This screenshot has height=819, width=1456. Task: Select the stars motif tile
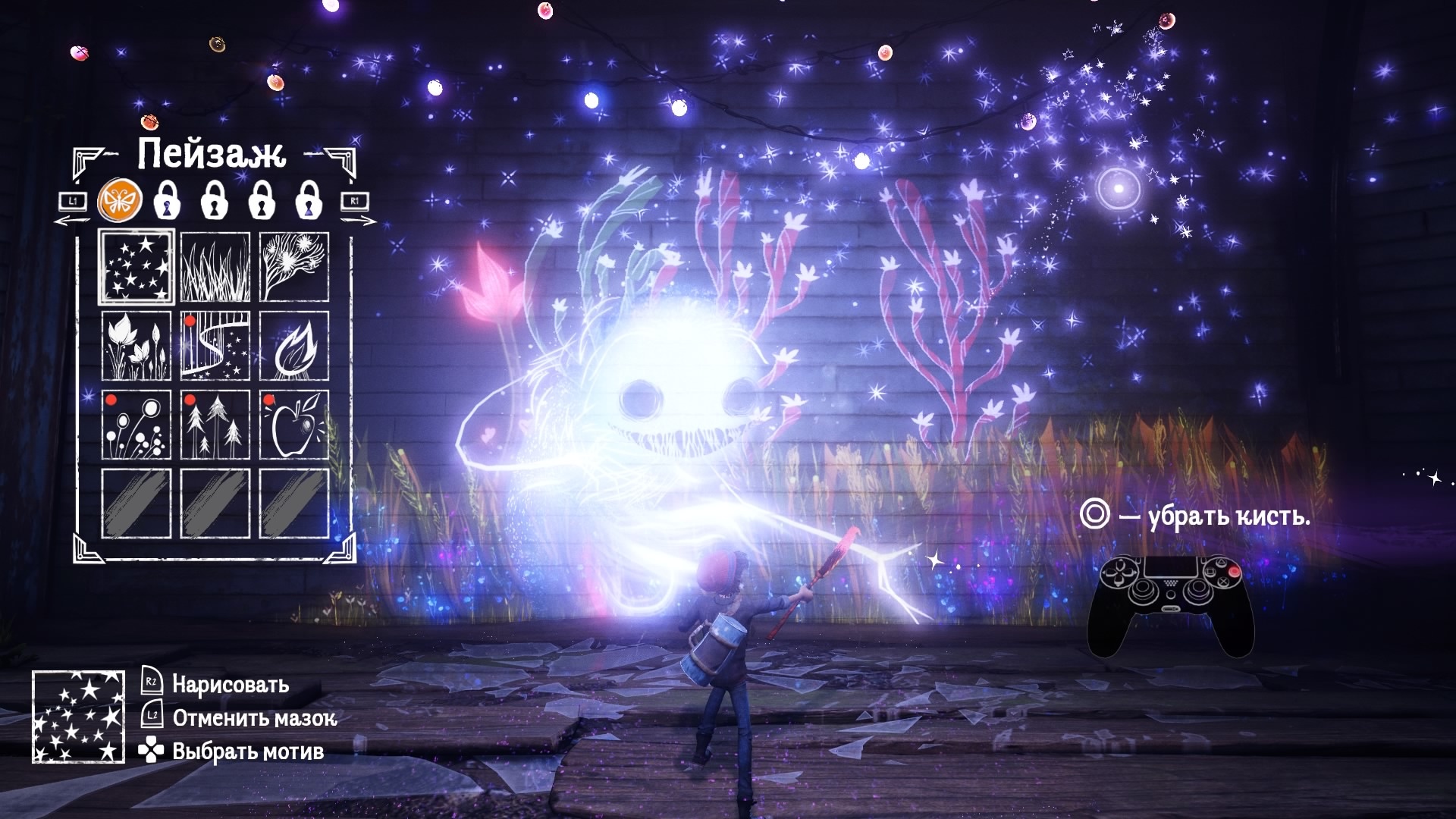click(x=137, y=267)
